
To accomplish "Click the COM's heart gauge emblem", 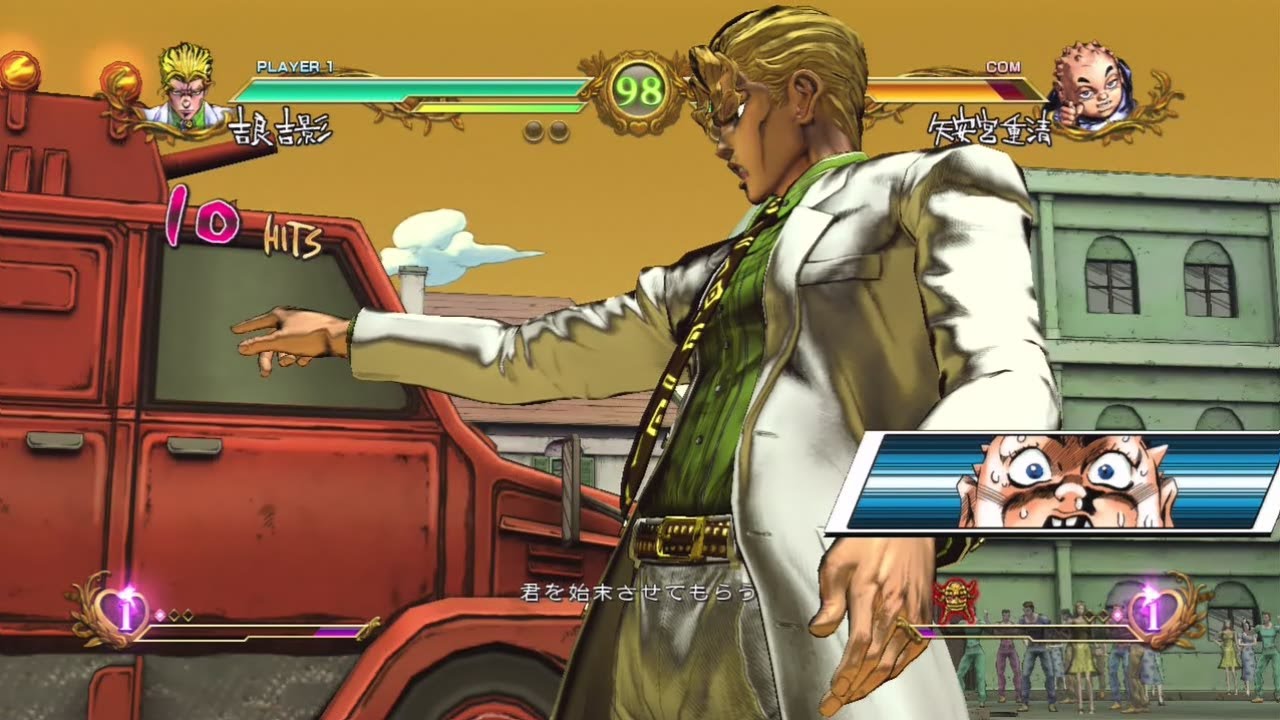I will [1153, 612].
